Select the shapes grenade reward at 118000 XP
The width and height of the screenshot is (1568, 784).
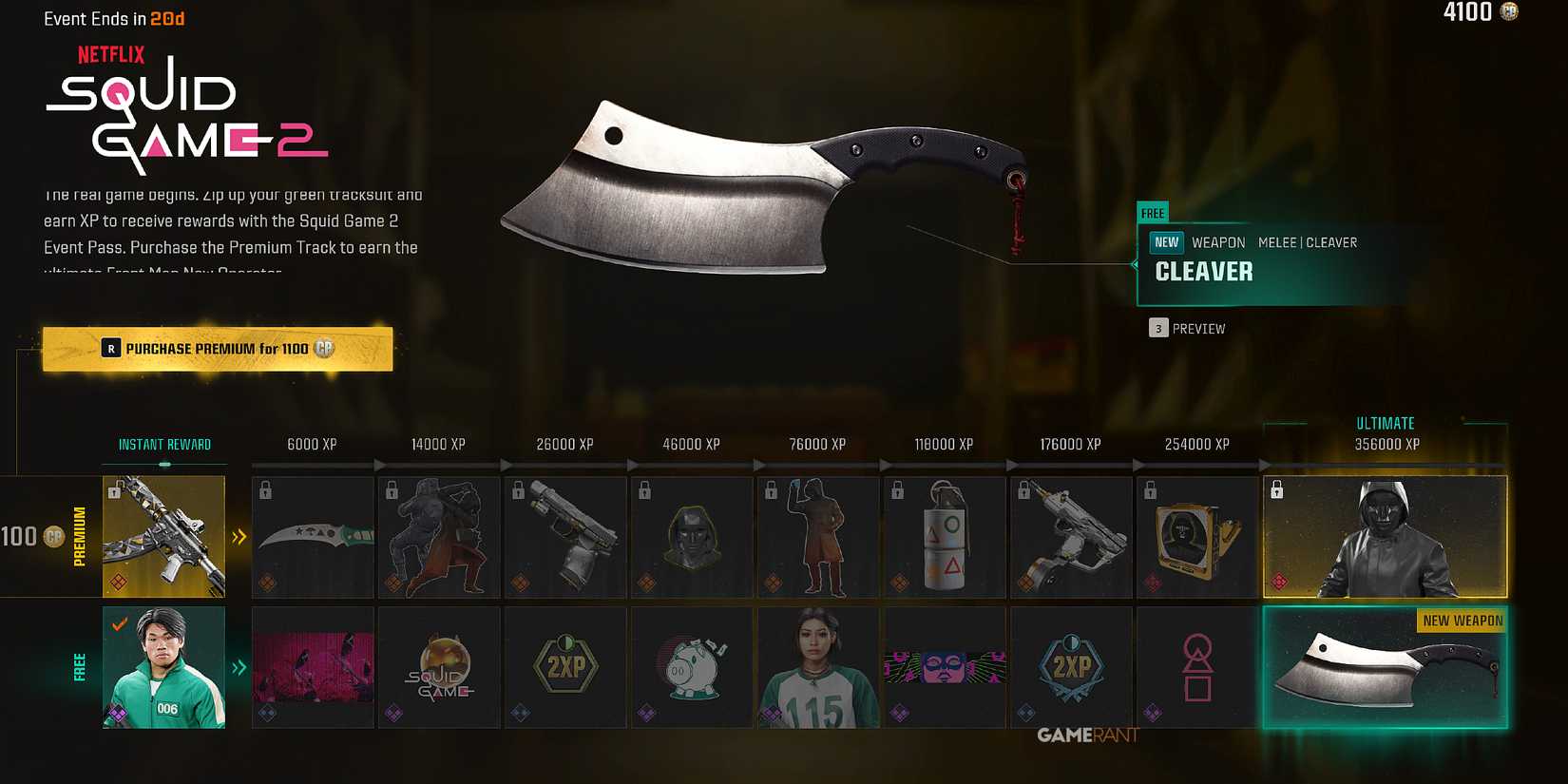click(x=945, y=537)
